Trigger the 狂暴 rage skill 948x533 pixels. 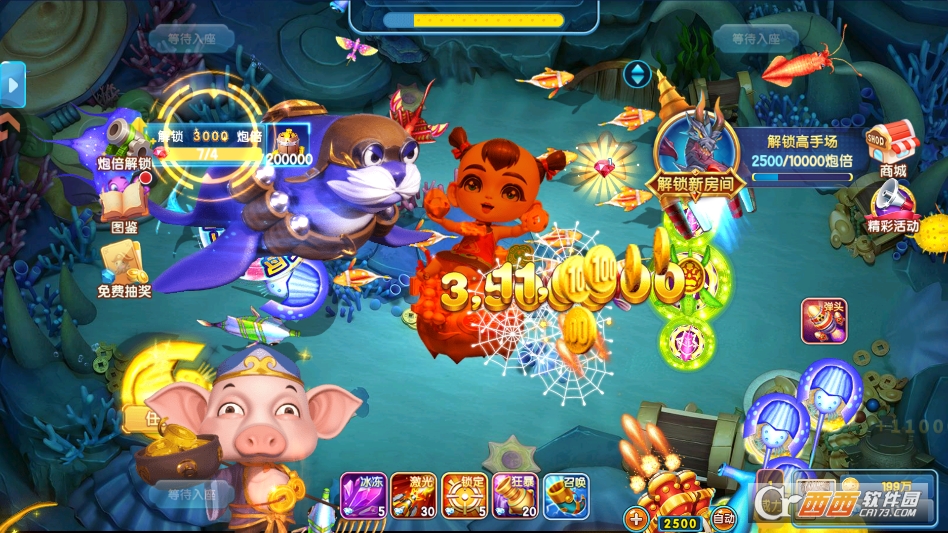click(515, 495)
